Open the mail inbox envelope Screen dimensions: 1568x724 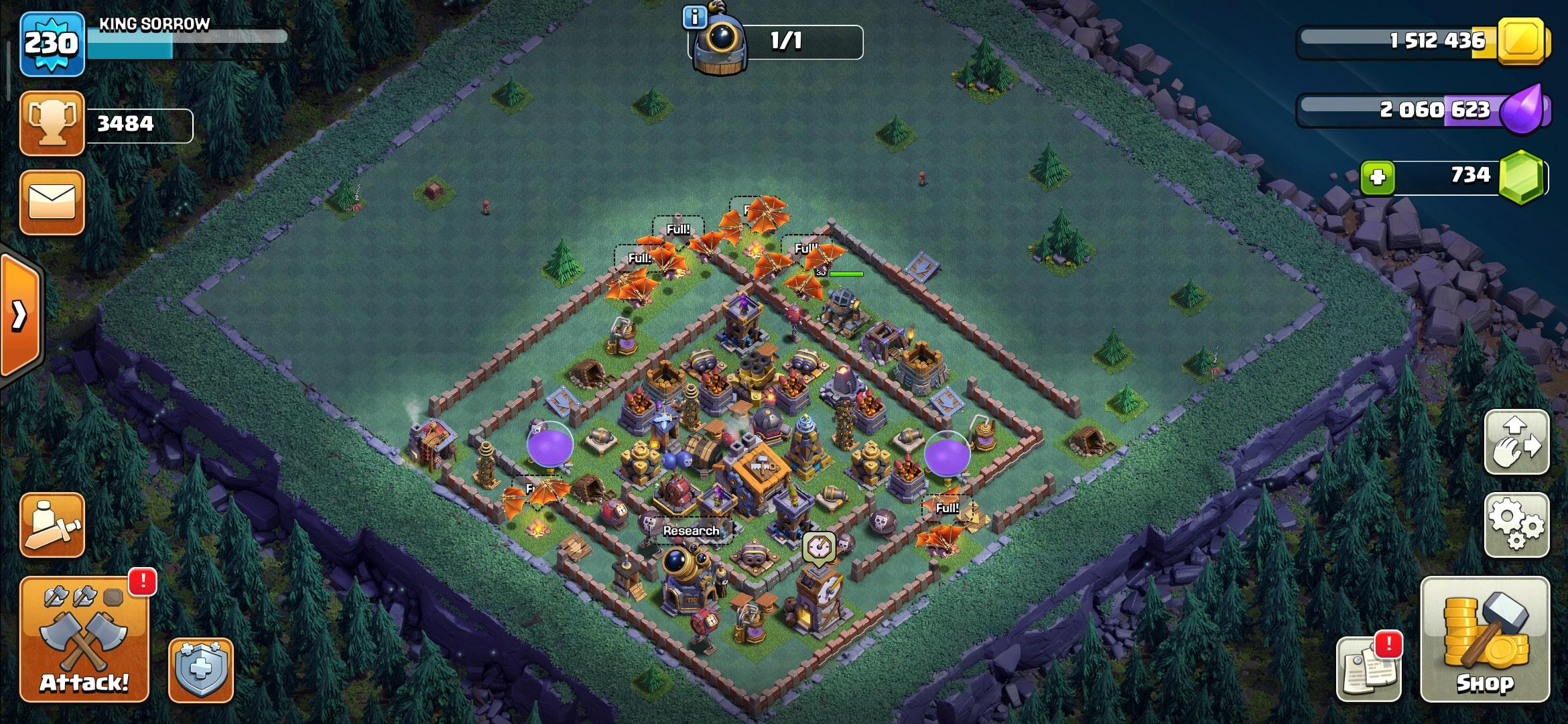pyautogui.click(x=52, y=202)
